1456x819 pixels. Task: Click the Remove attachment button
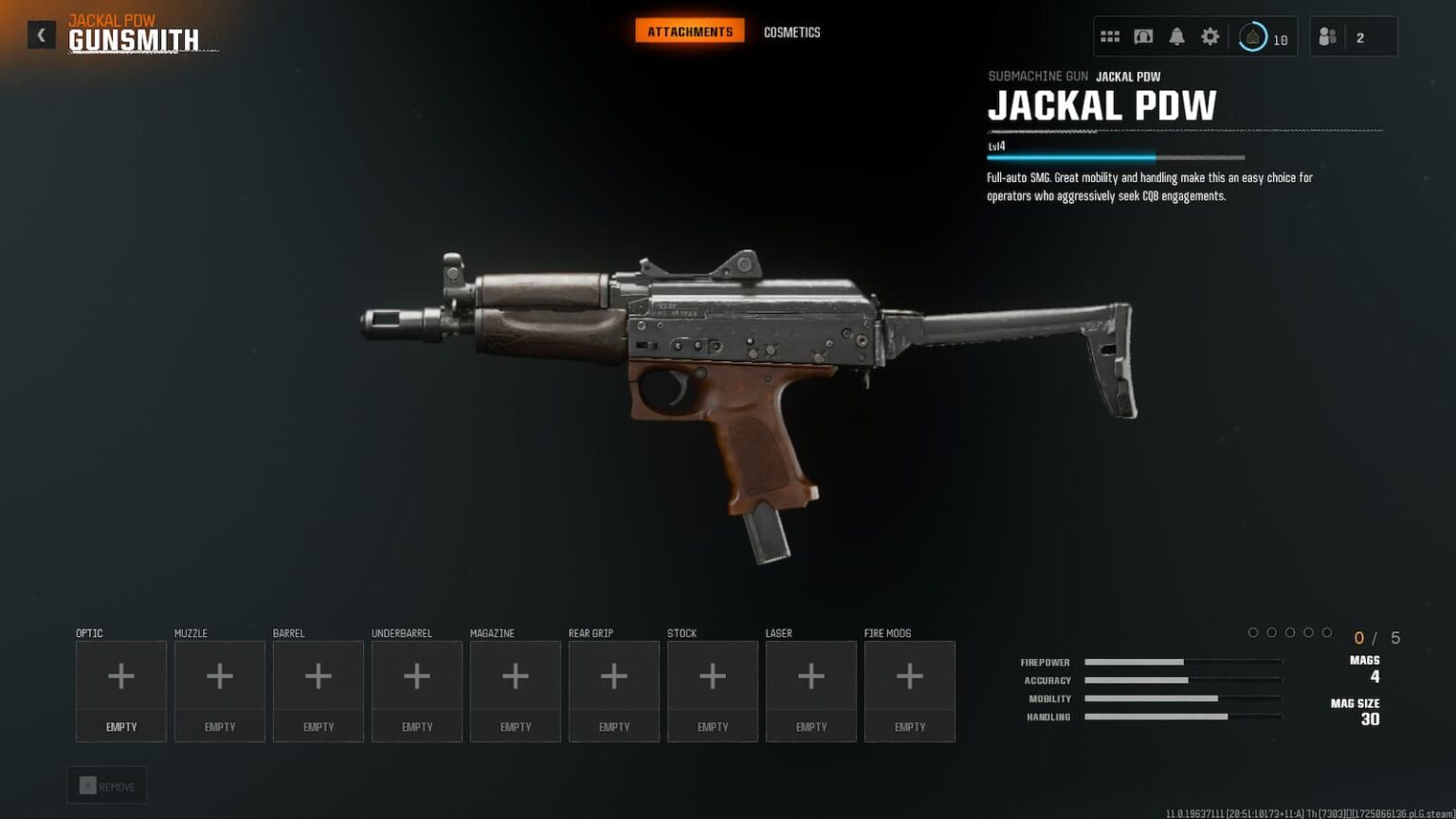point(107,786)
